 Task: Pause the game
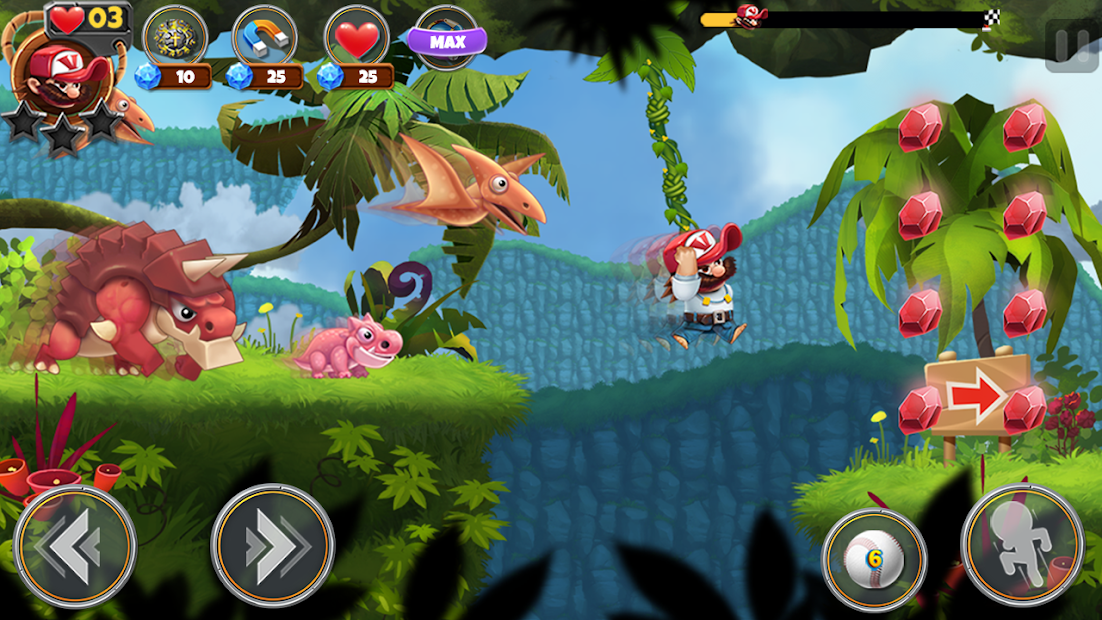point(1070,46)
